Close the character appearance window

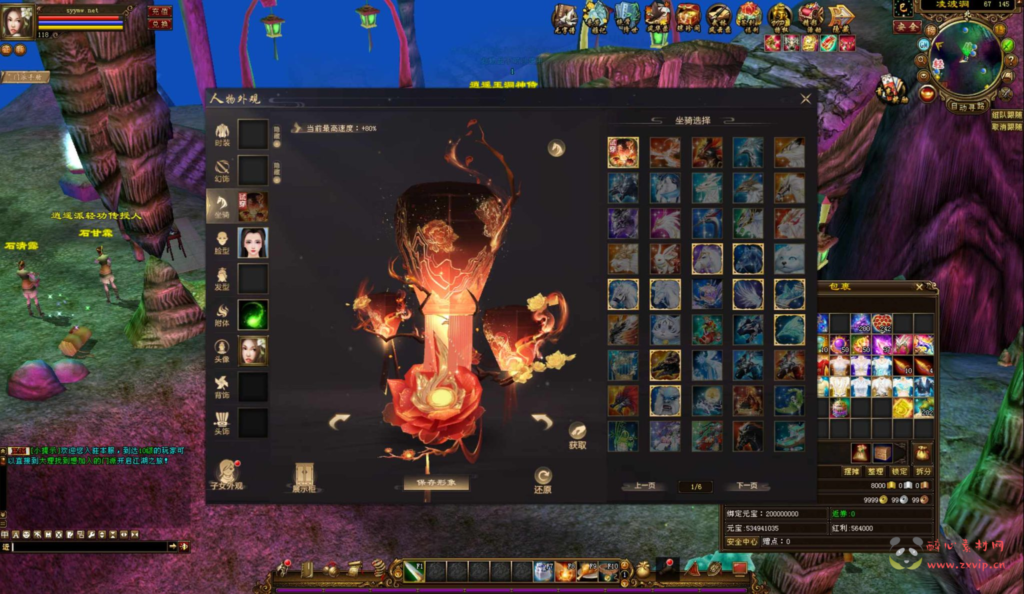point(806,99)
